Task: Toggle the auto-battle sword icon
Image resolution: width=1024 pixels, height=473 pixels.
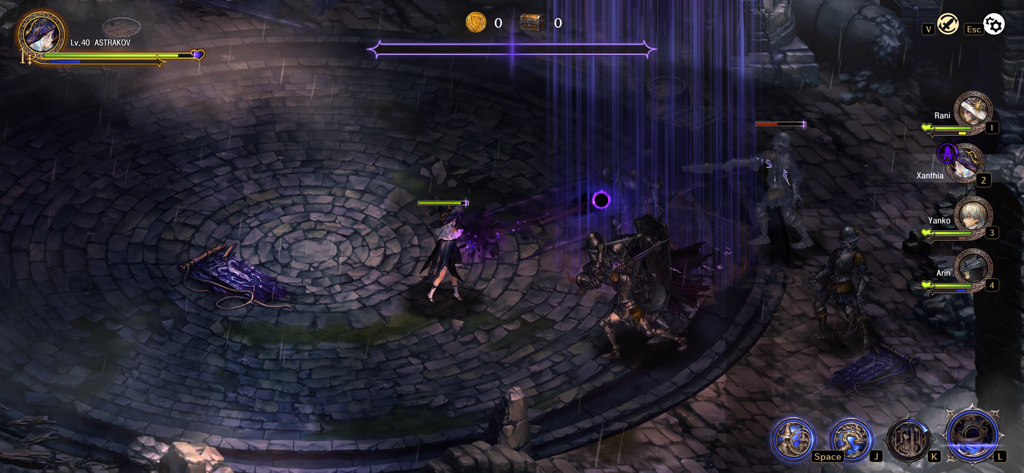Action: [x=948, y=24]
